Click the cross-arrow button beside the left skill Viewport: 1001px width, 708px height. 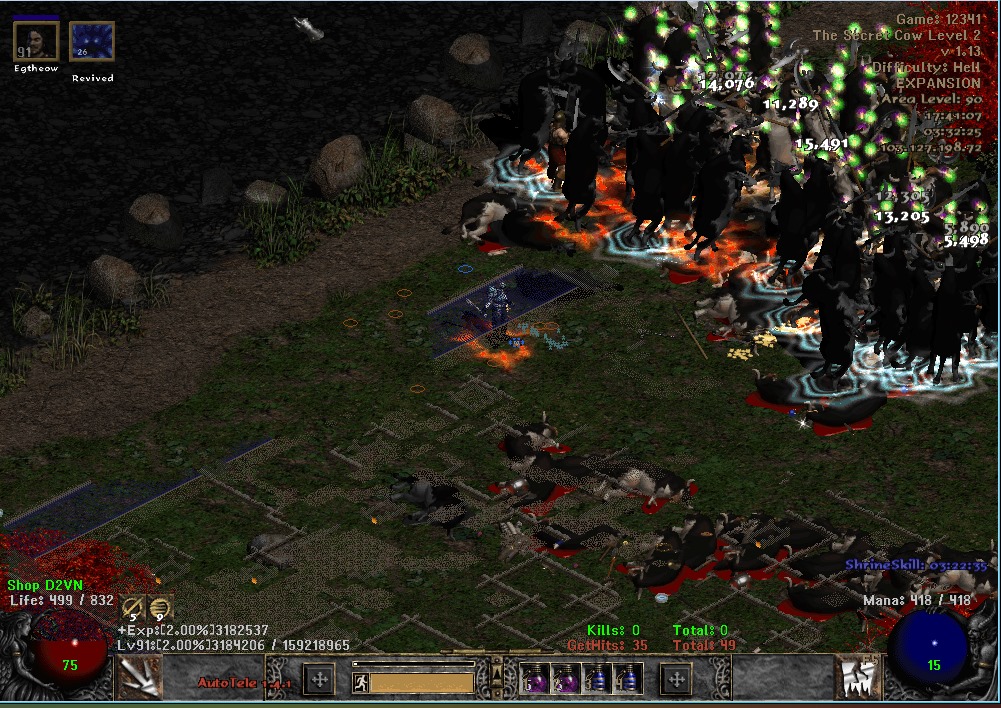coord(319,680)
